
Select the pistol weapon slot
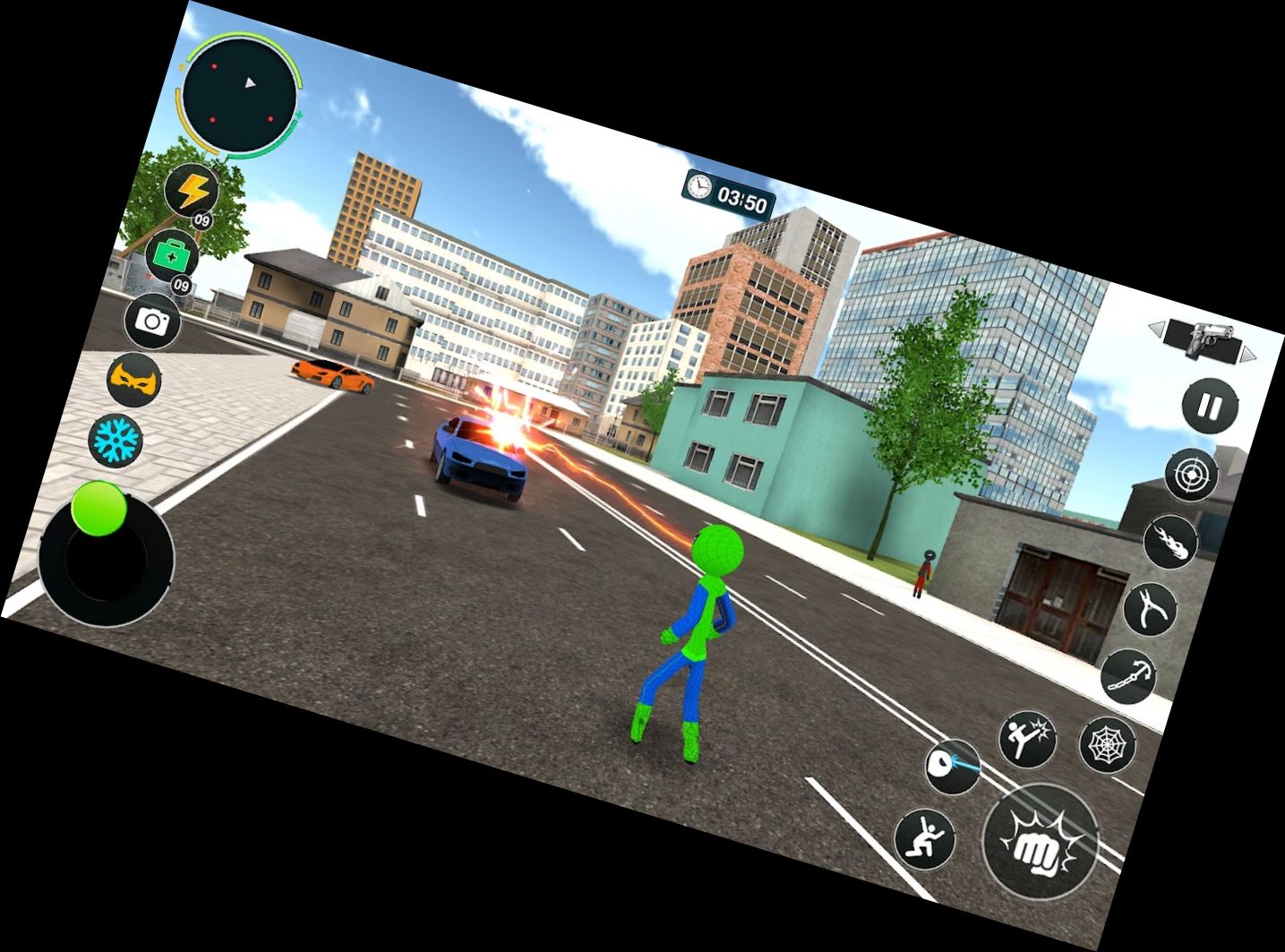point(1203,339)
